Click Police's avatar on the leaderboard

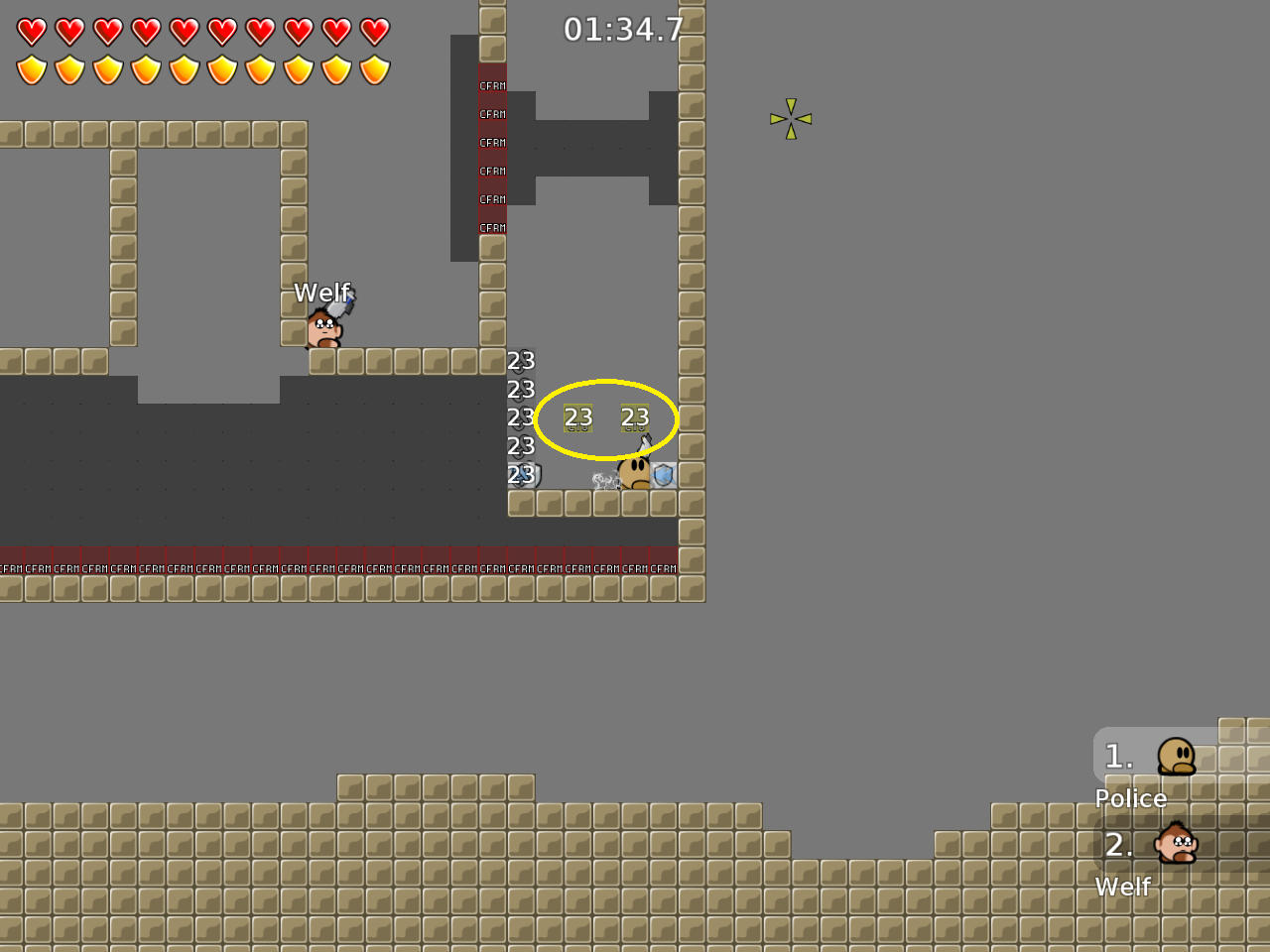pos(1178,756)
